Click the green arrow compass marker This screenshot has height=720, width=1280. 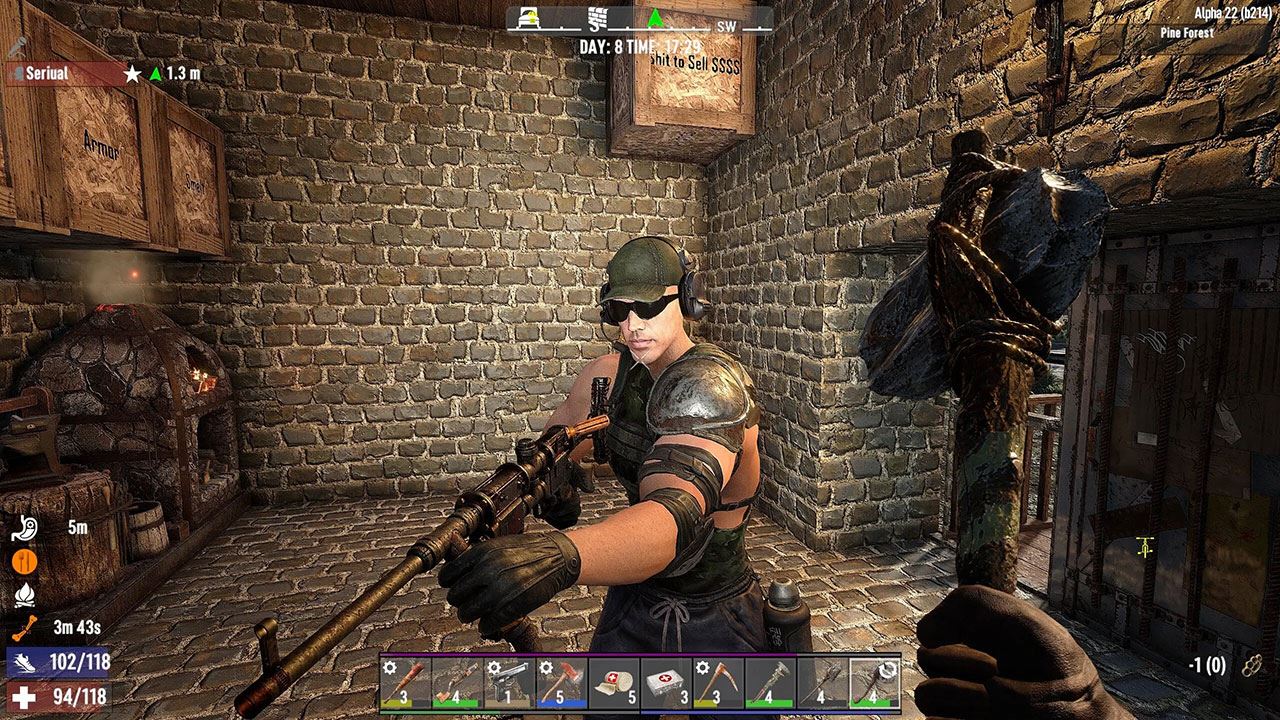click(x=655, y=18)
